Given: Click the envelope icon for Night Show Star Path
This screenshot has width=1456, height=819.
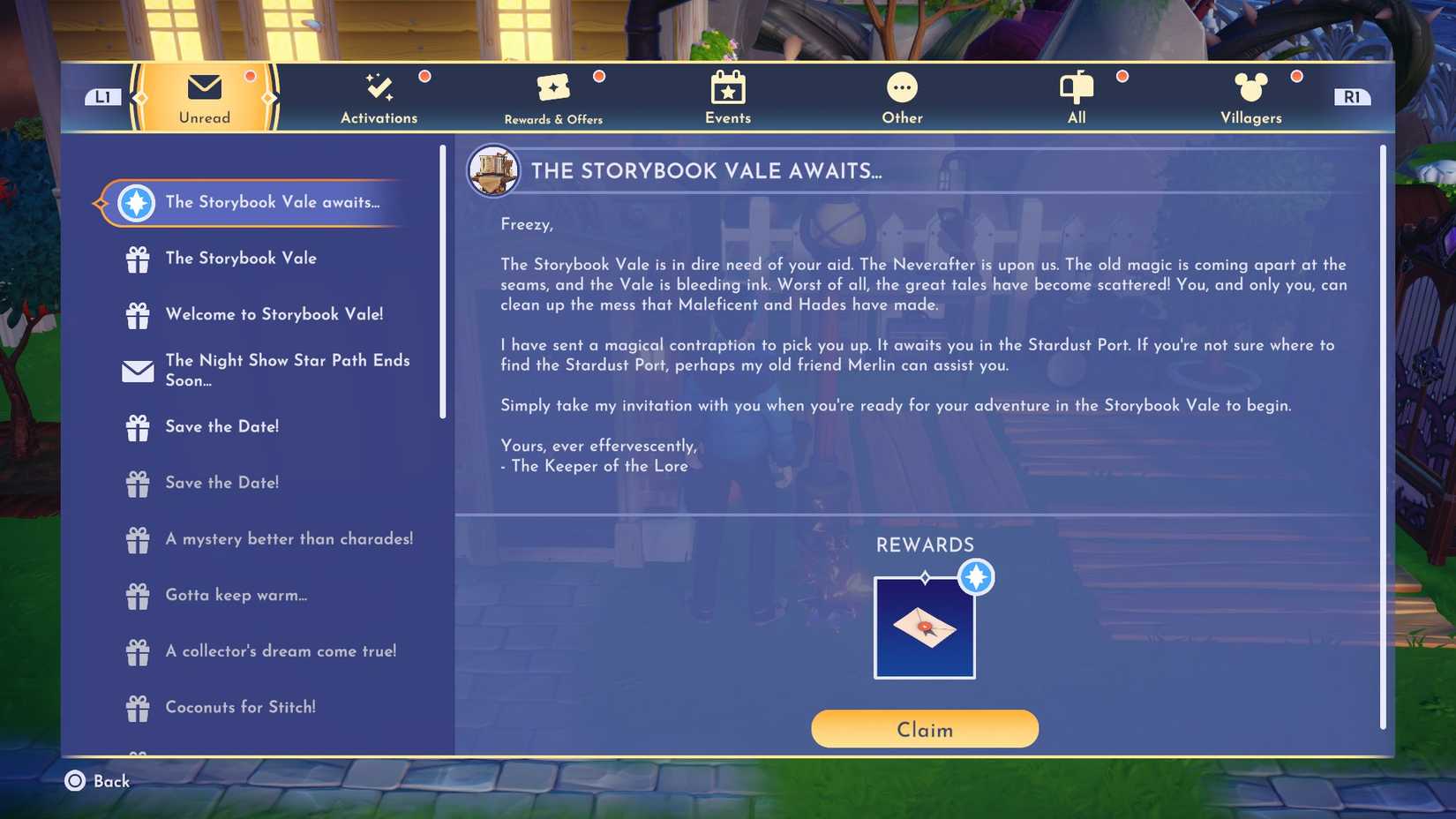Looking at the screenshot, I should tap(137, 372).
